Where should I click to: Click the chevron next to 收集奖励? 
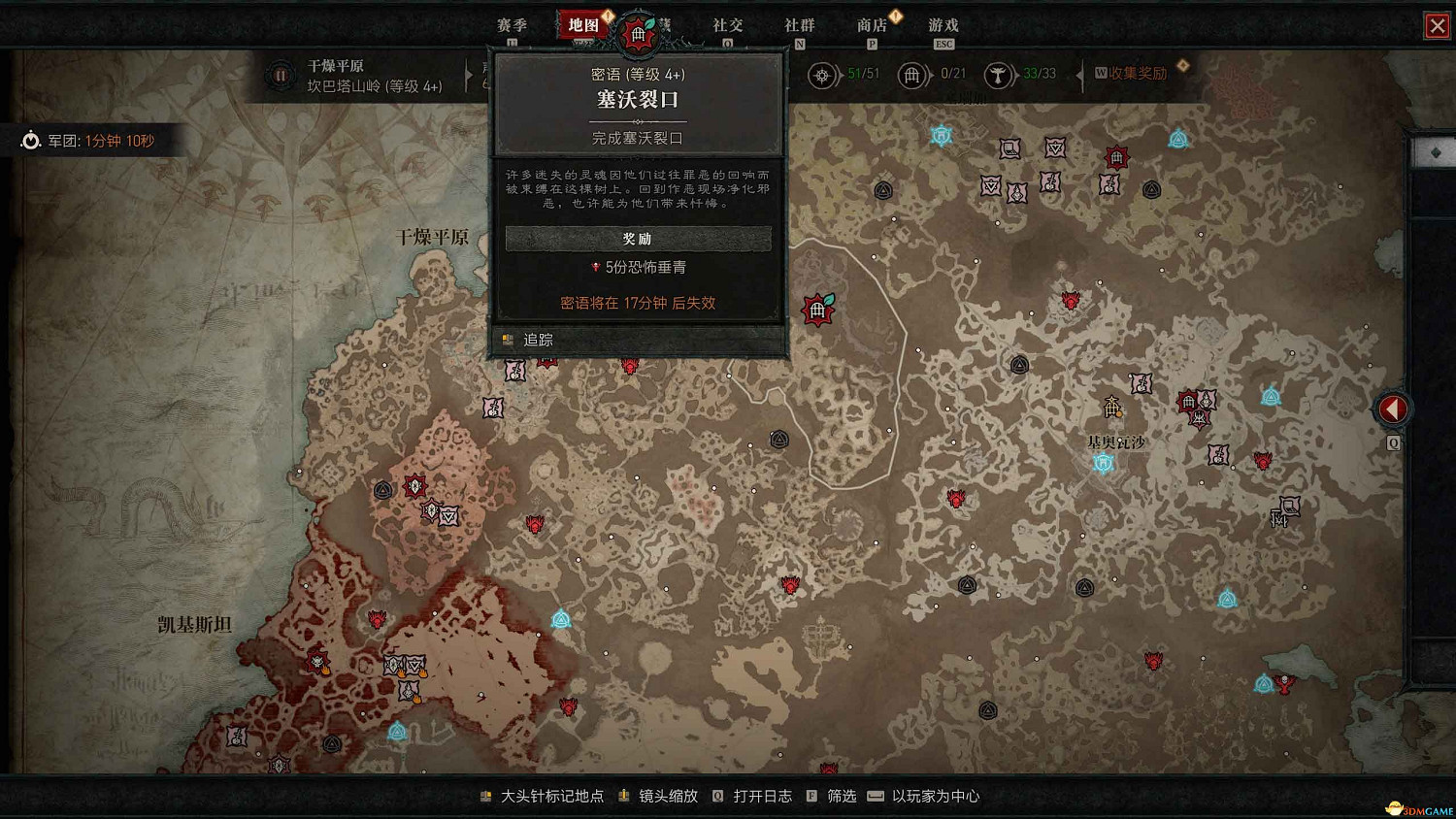coord(1080,75)
